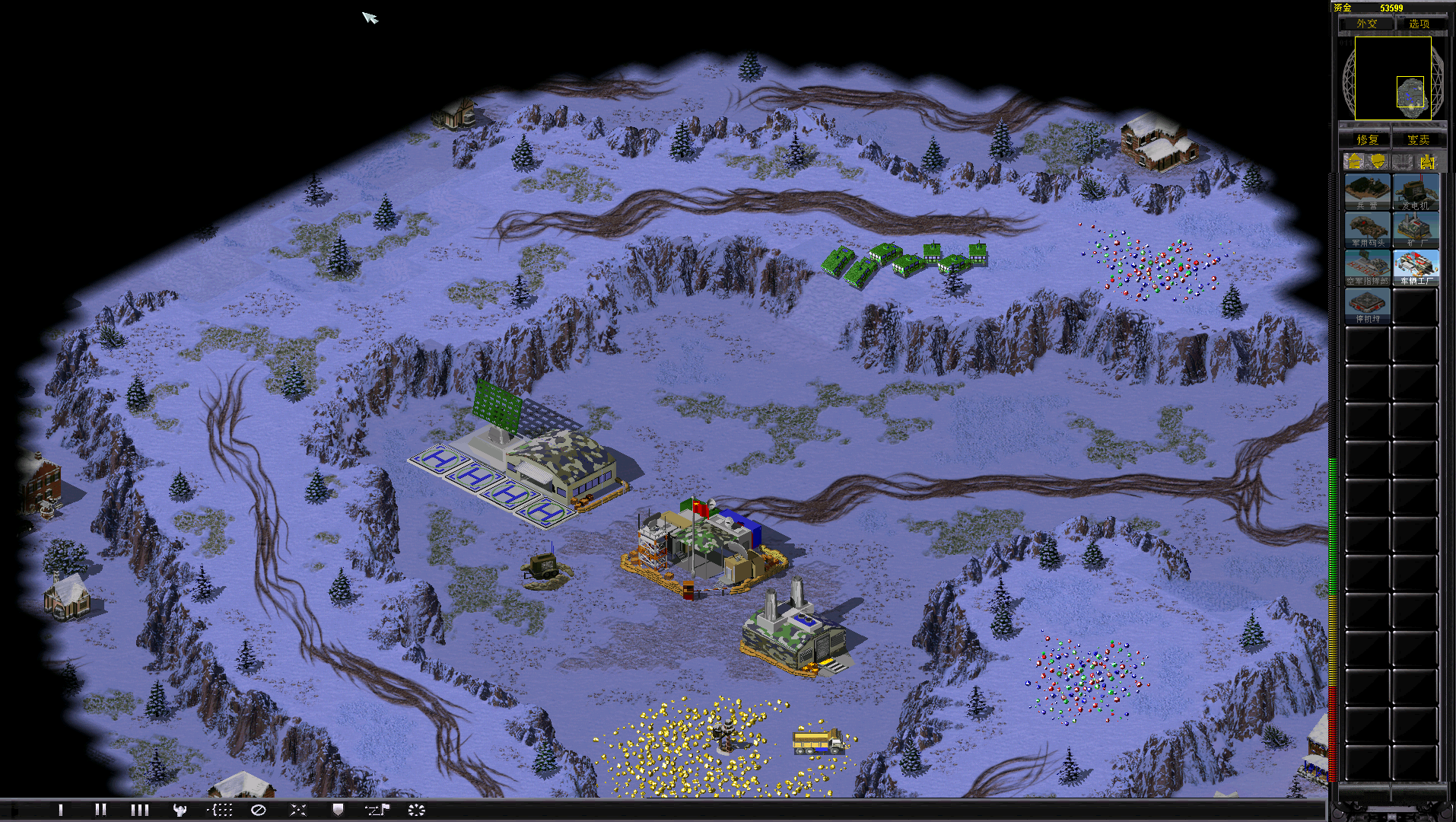Image resolution: width=1456 pixels, height=822 pixels.
Task: Switch to the buildings production tab
Action: coord(1354,161)
